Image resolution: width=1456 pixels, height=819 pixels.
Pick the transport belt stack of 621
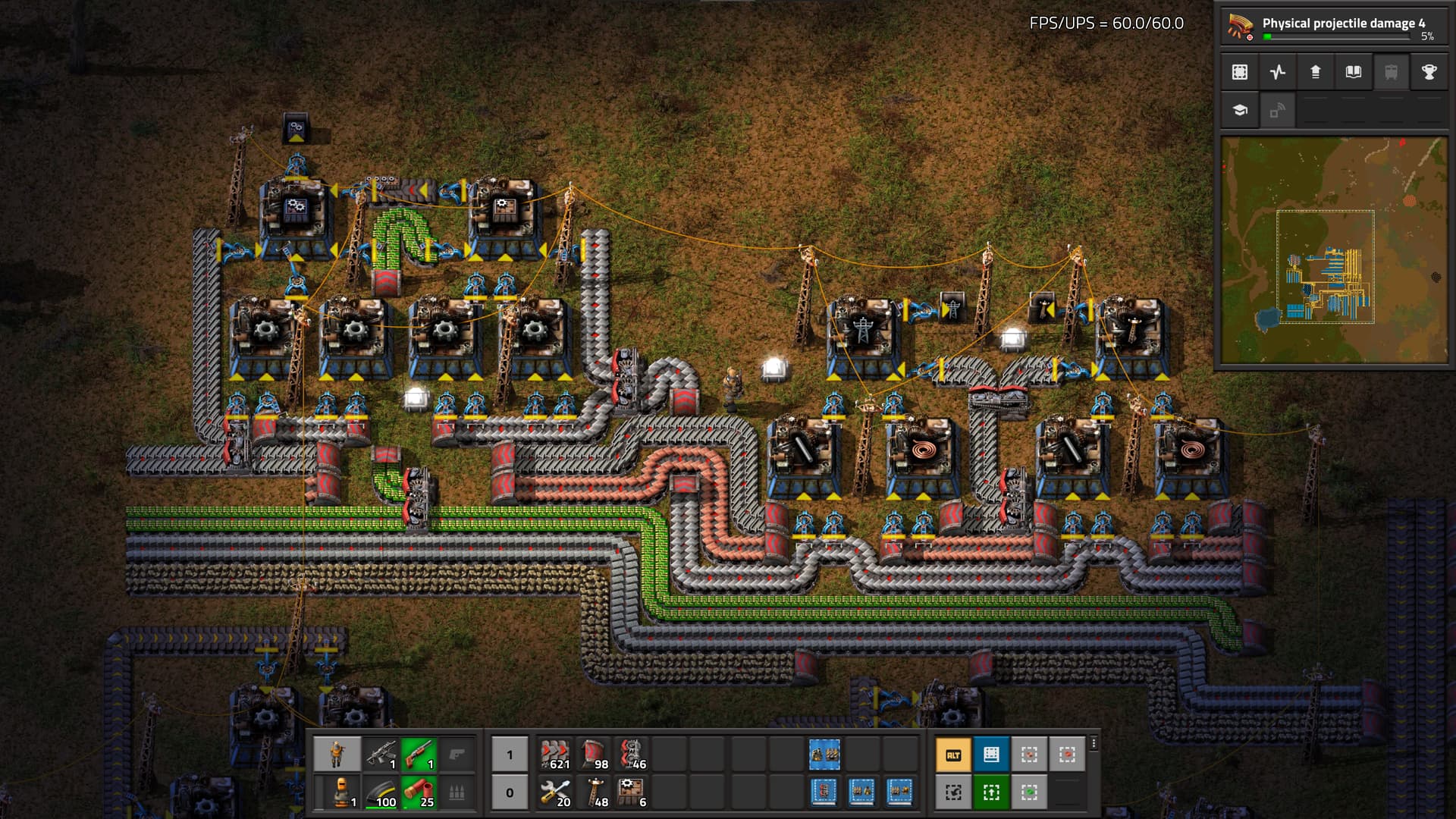pyautogui.click(x=555, y=755)
